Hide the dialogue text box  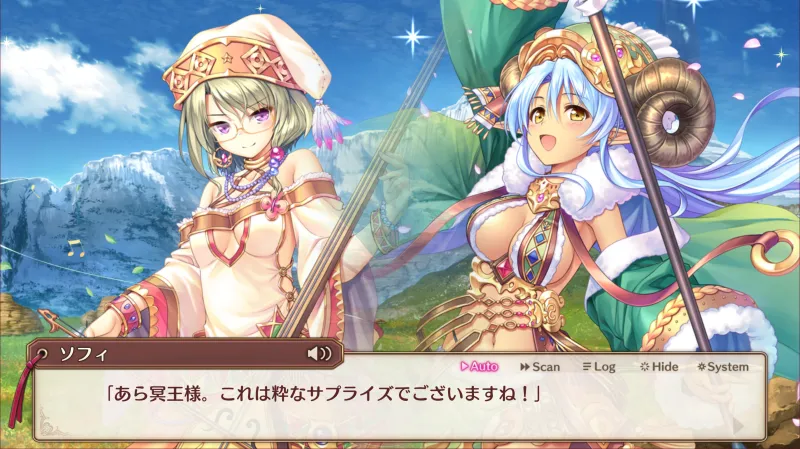[x=659, y=367]
